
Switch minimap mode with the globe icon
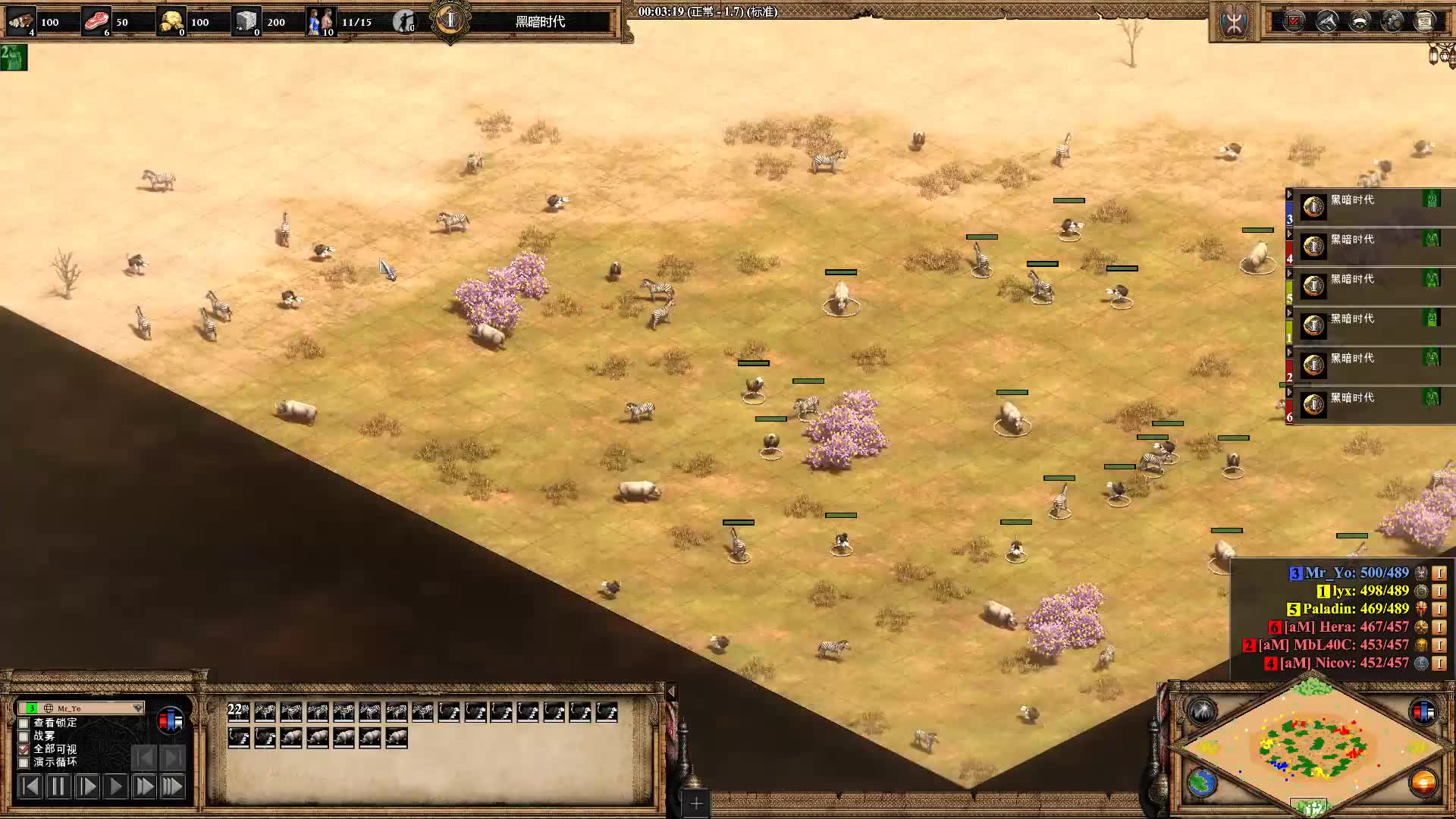pyautogui.click(x=1202, y=783)
